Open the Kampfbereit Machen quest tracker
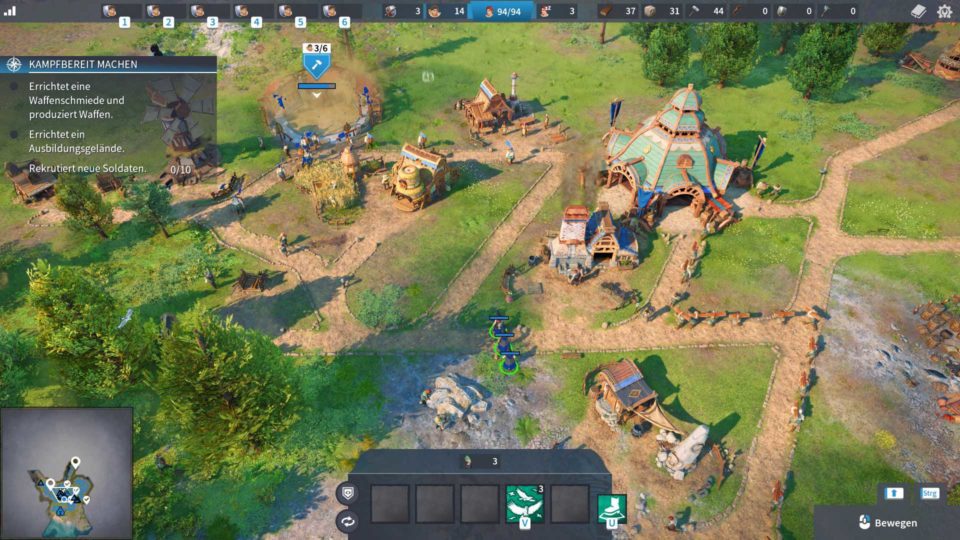This screenshot has height=540, width=960. click(108, 64)
